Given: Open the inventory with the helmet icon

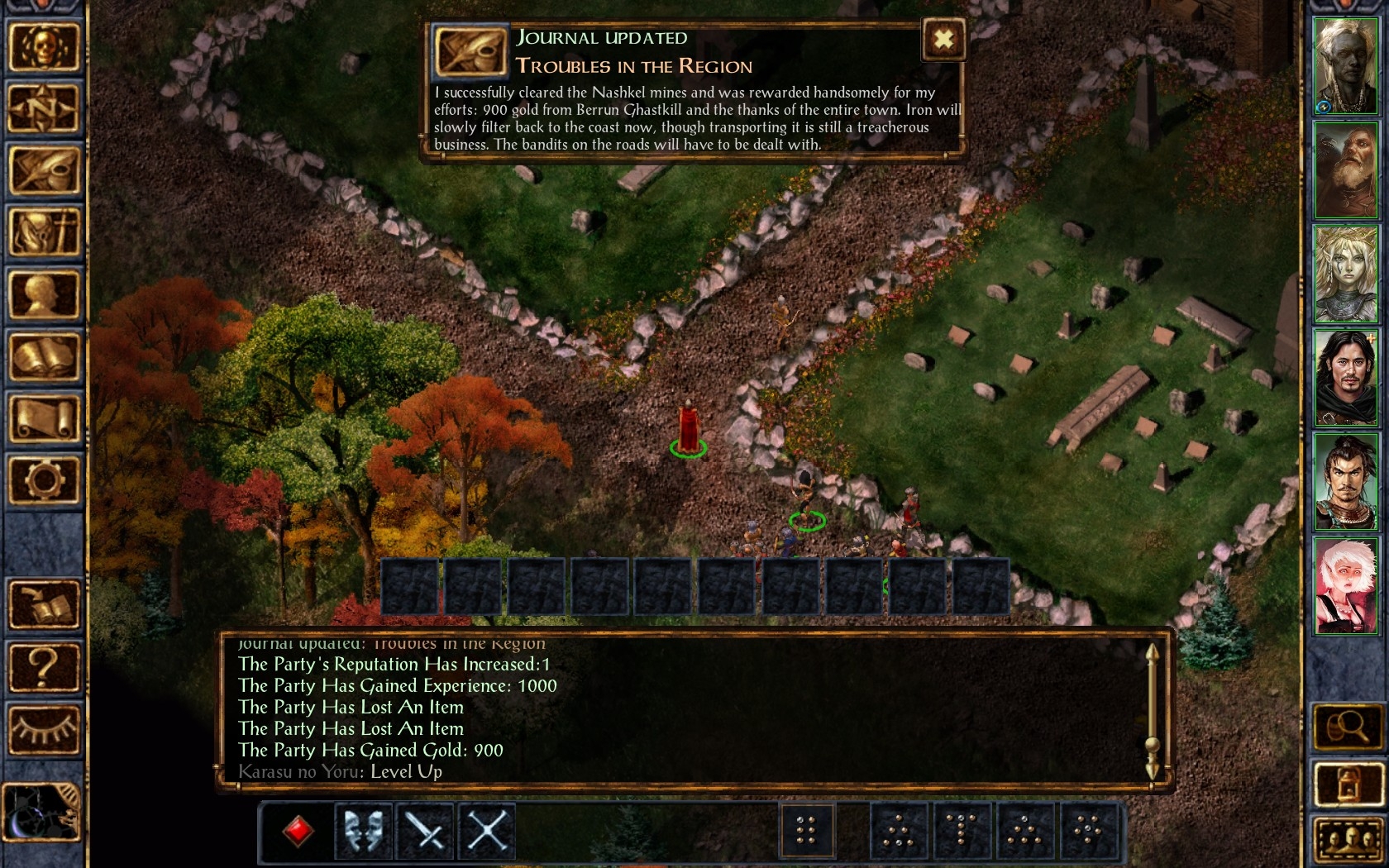Looking at the screenshot, I should 44,232.
